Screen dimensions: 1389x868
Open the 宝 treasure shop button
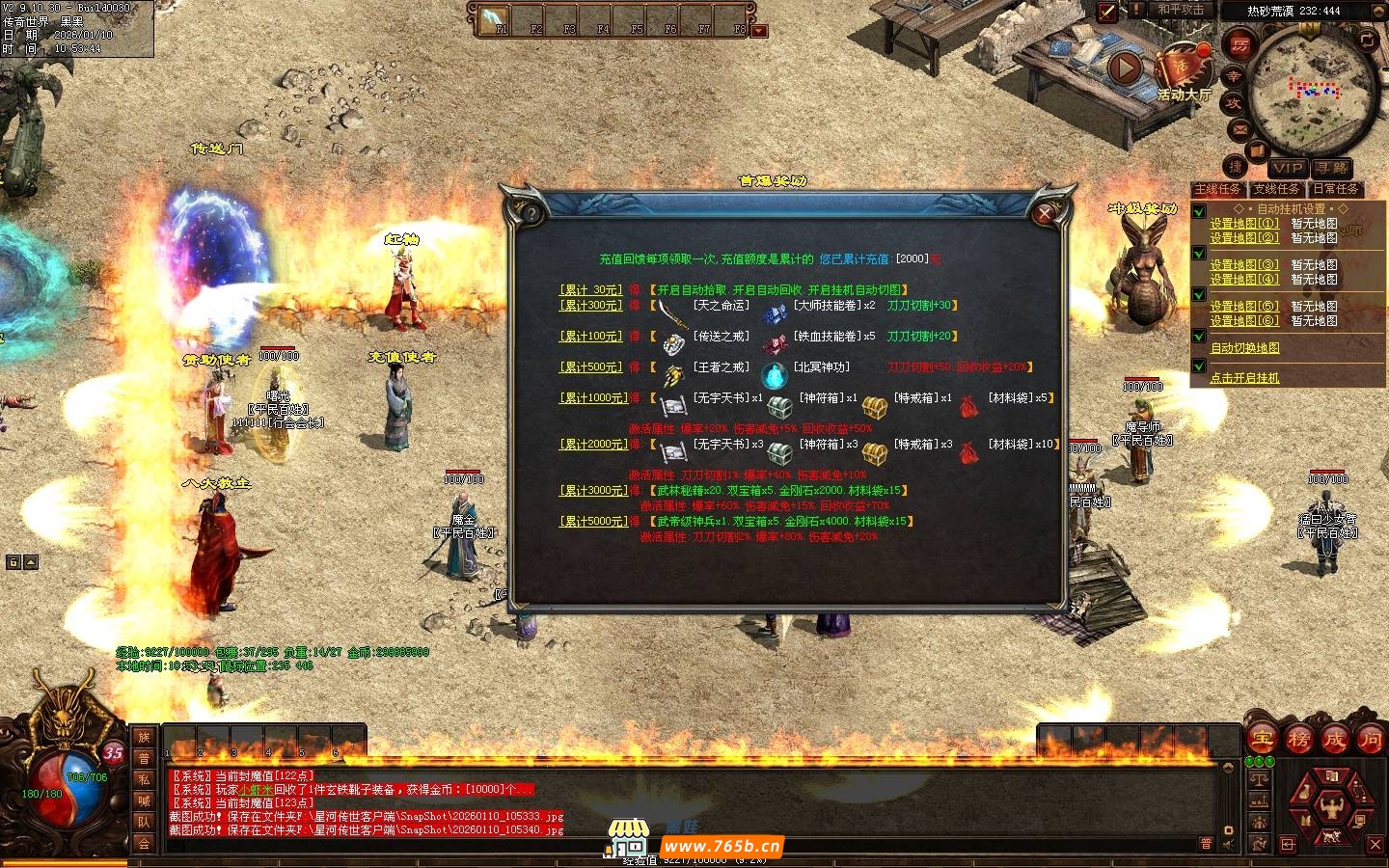tap(1263, 740)
